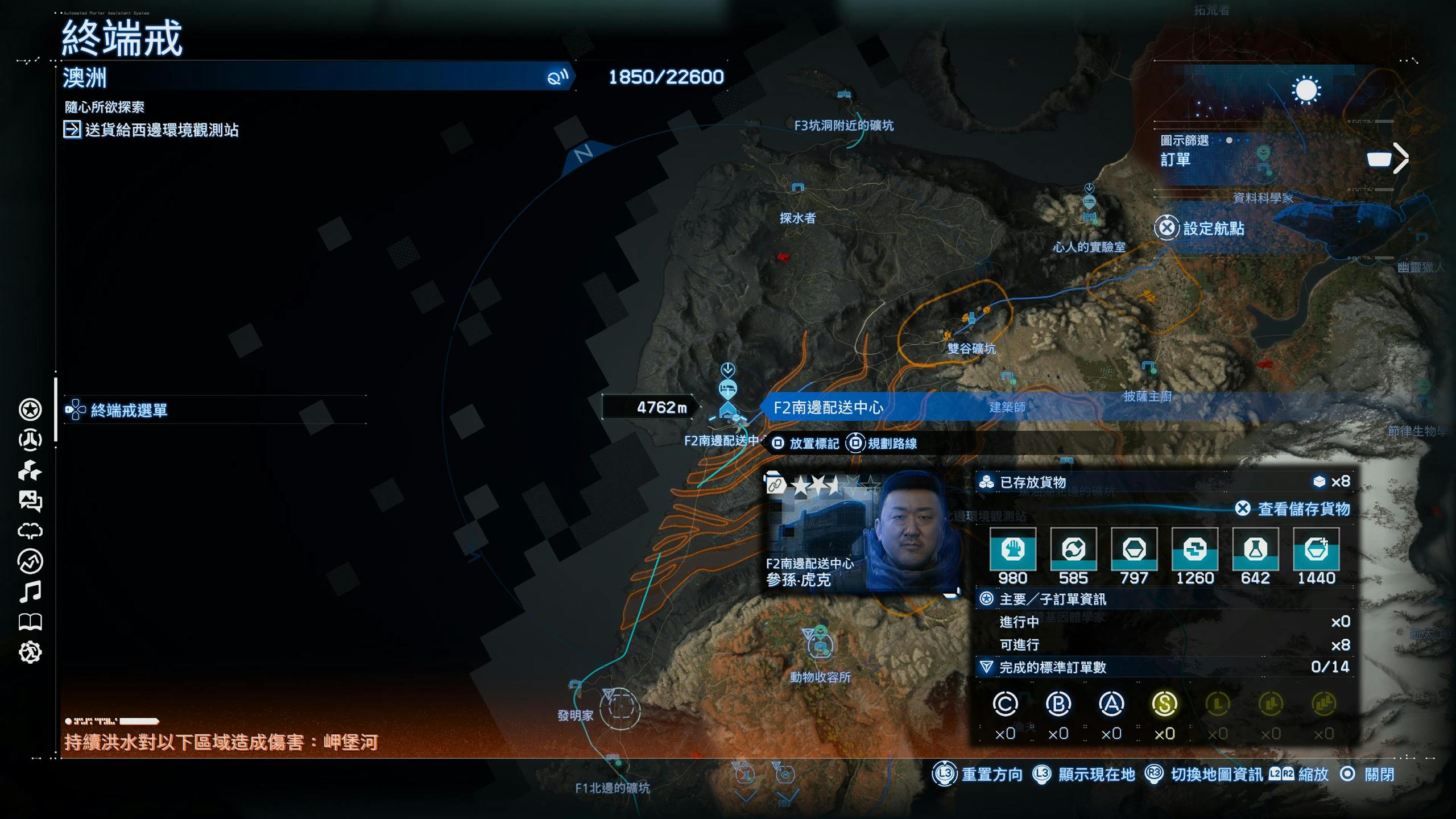
Task: Open the line-chart statistics icon
Action: 30,561
